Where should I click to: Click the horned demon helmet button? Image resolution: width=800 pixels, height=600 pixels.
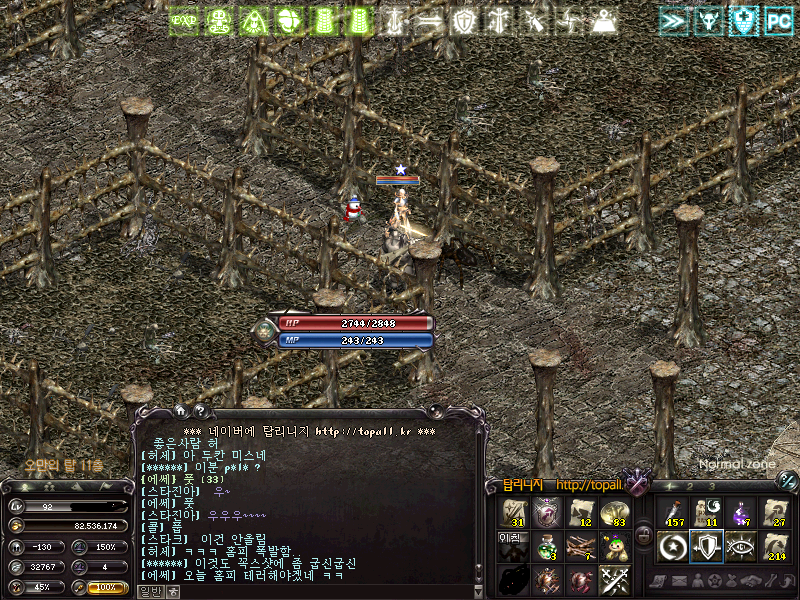tap(710, 21)
